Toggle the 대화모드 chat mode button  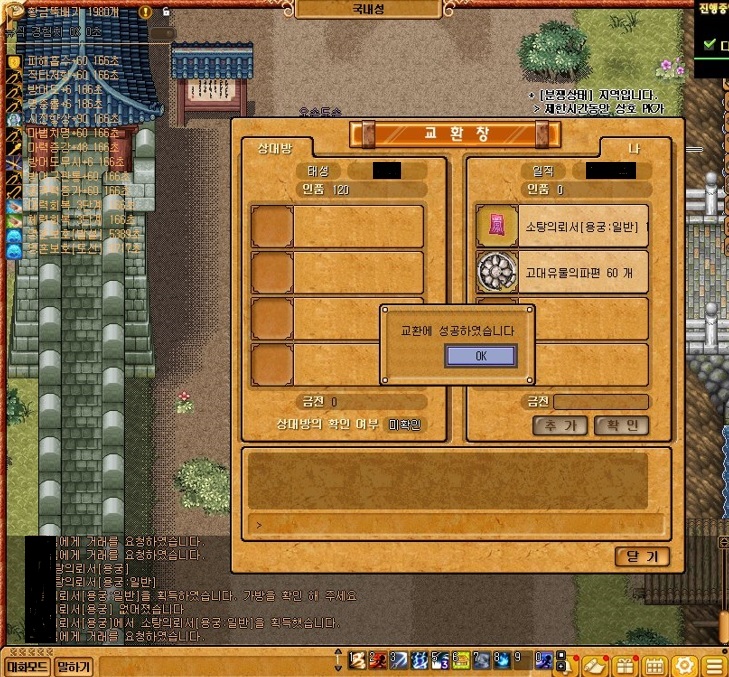point(28,666)
